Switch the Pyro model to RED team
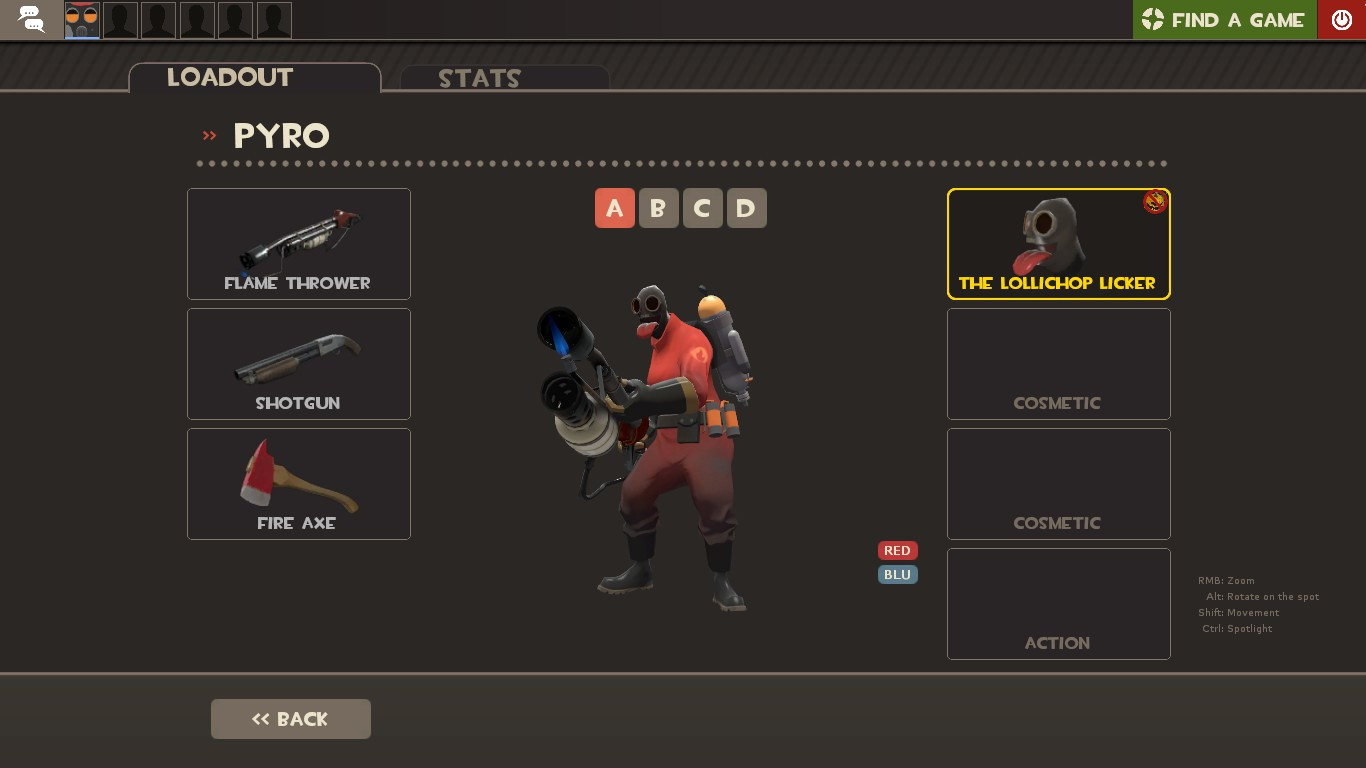1366x768 pixels. point(897,550)
